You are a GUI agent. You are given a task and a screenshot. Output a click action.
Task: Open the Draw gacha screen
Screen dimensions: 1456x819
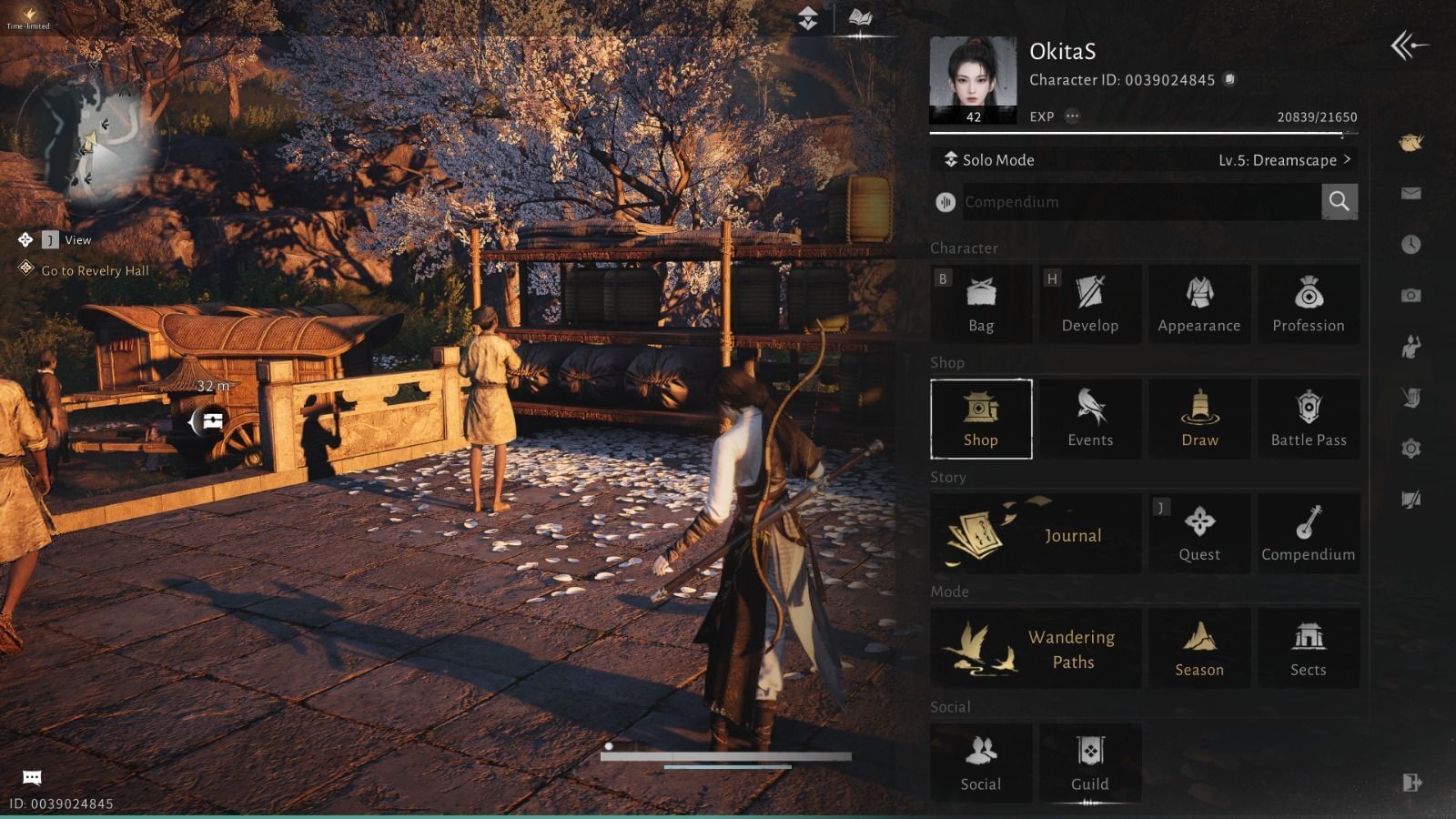click(1199, 419)
